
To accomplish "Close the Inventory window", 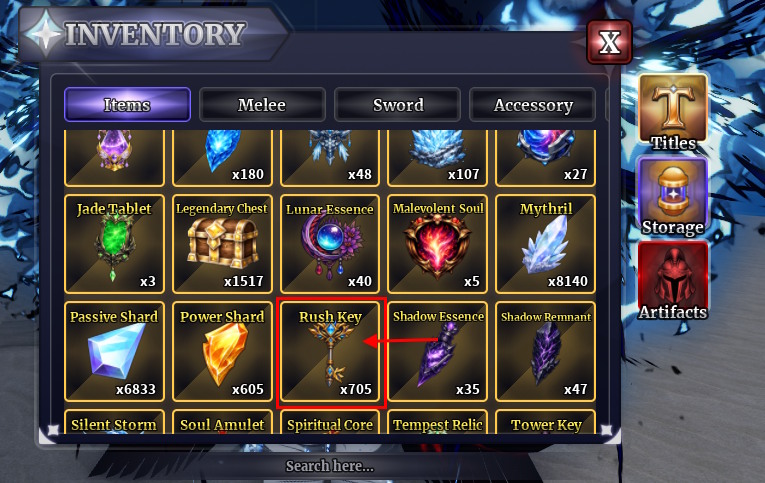I will 609,43.
